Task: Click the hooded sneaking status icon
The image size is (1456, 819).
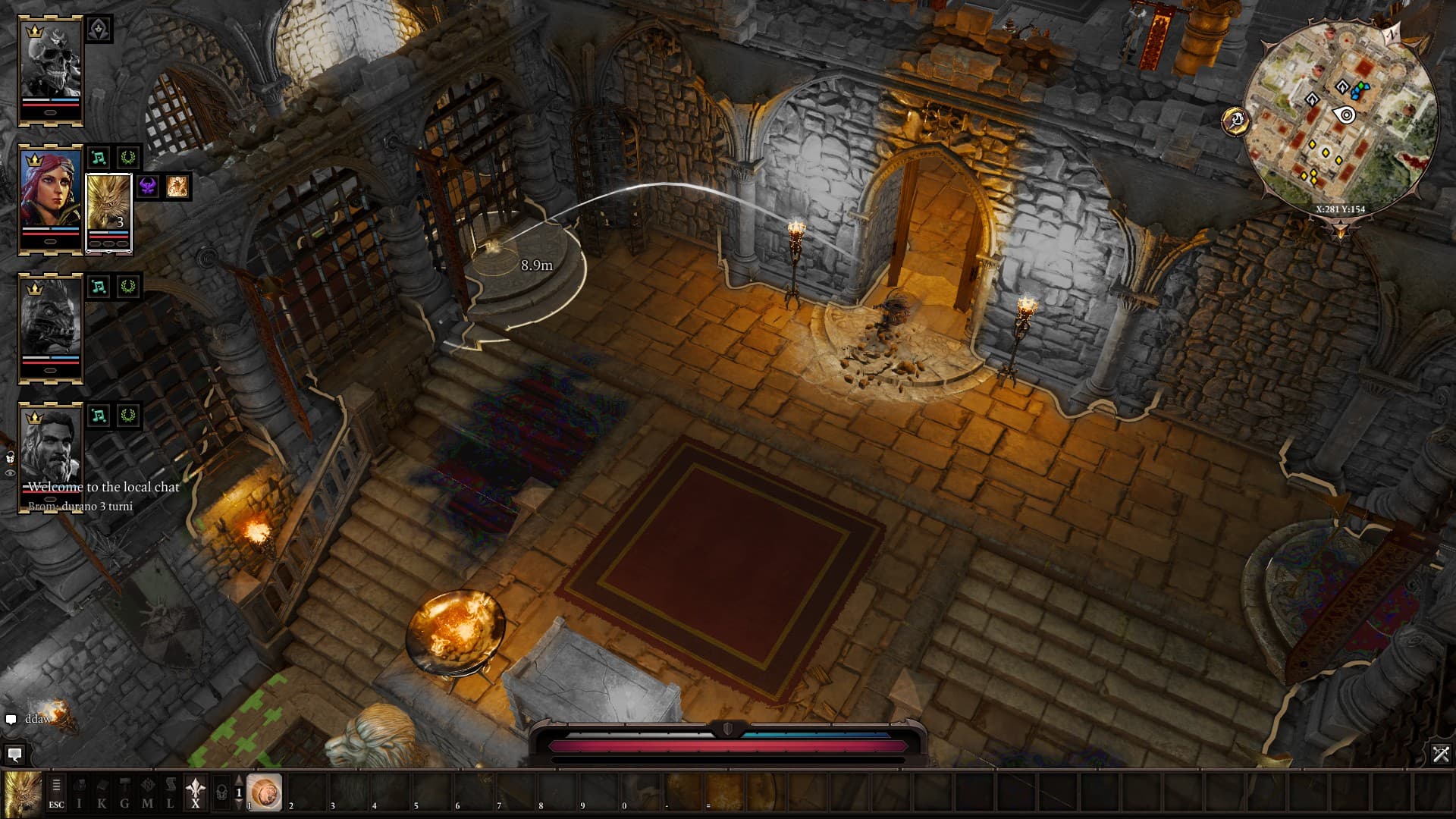Action: [x=99, y=30]
